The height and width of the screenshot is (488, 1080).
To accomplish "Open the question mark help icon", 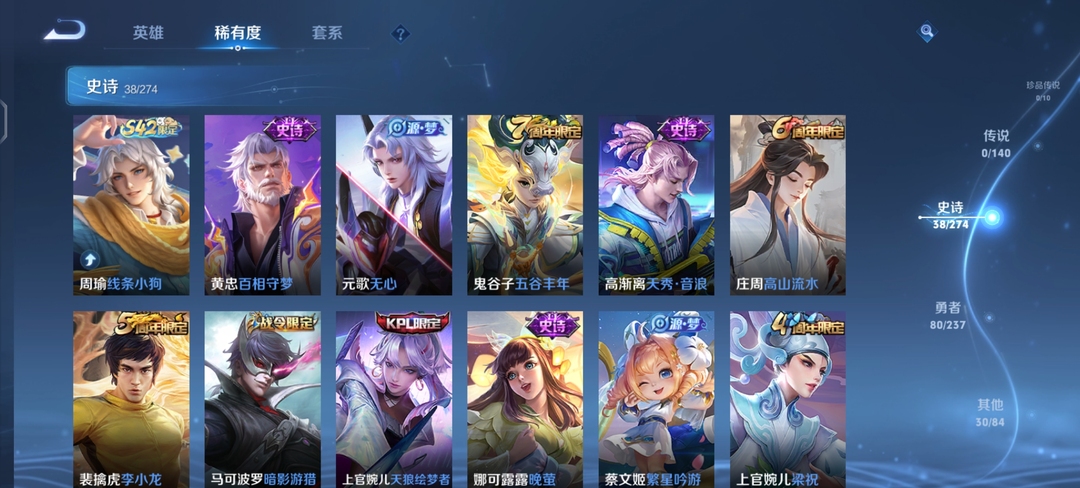I will coord(400,34).
